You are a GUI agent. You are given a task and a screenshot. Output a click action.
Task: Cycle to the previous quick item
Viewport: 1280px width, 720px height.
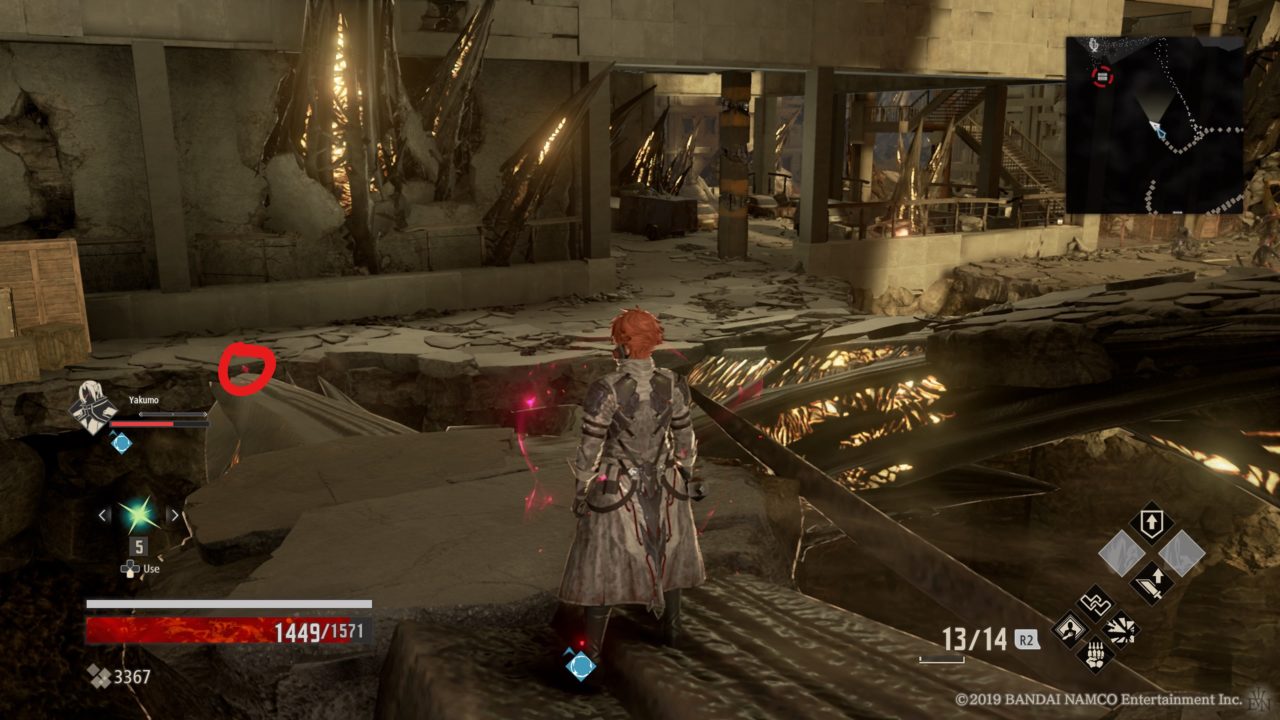(x=104, y=515)
